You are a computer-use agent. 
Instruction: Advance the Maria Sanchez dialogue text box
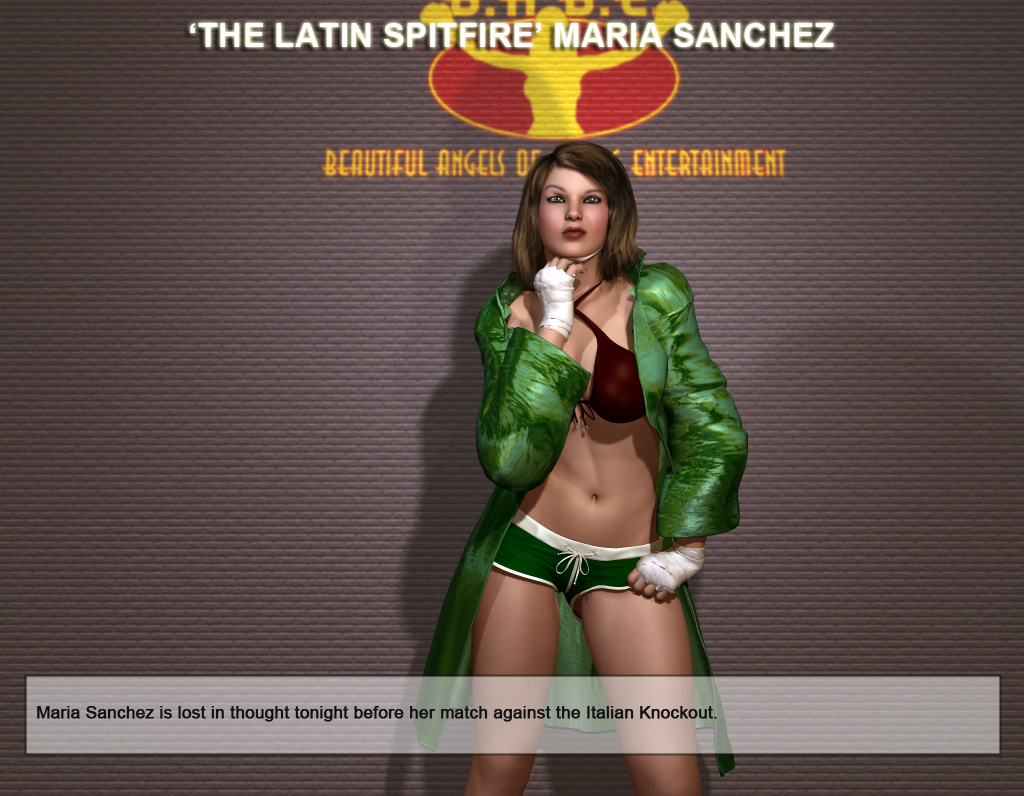coord(512,714)
